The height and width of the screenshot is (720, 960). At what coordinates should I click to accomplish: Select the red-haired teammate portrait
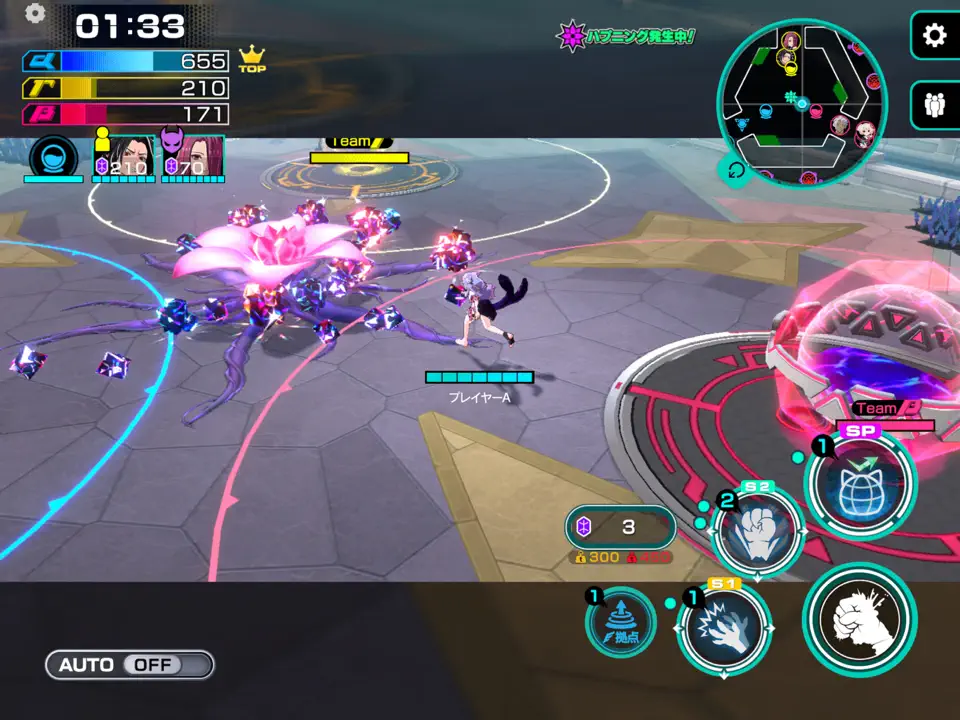pos(192,157)
